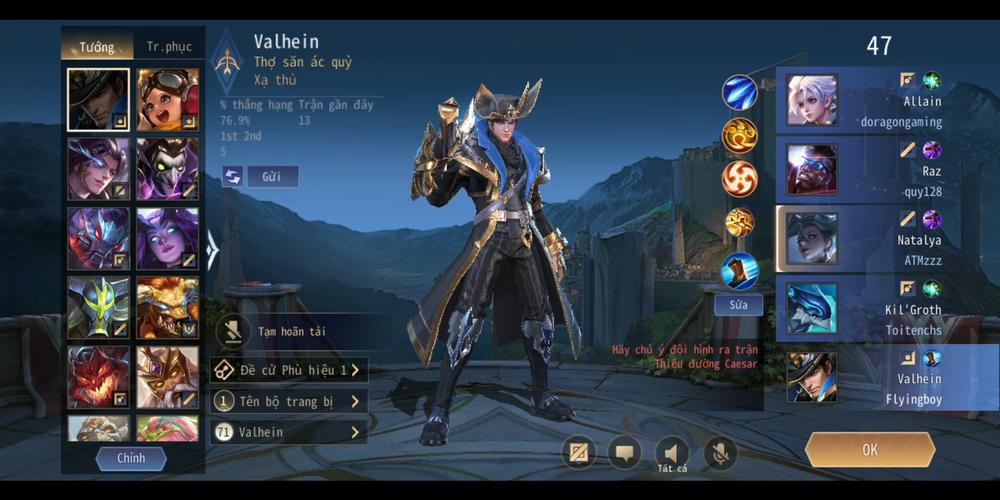Expand the Valhein level 71 entry
This screenshot has width=1000, height=500.
[289, 432]
